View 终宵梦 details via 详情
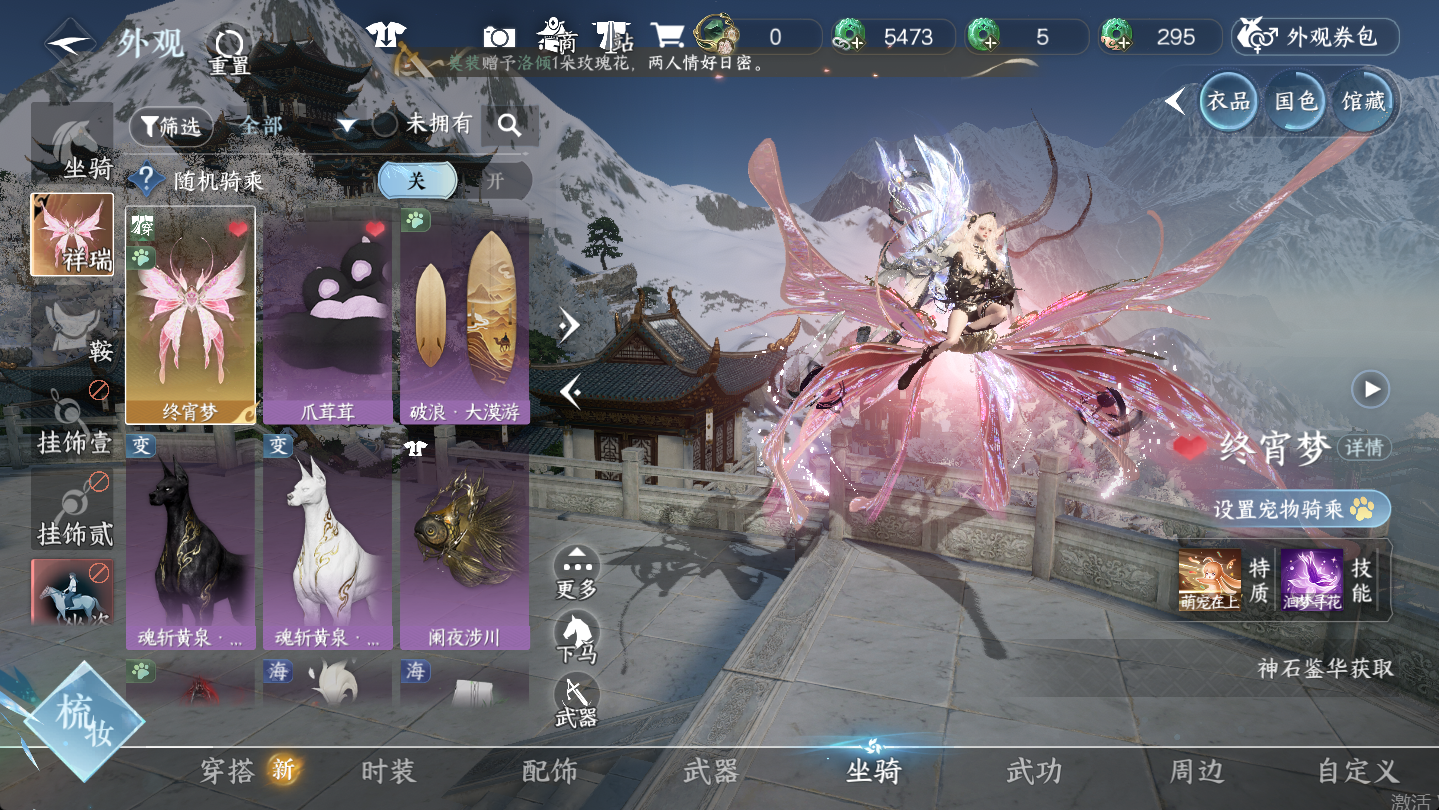 pyautogui.click(x=1365, y=448)
